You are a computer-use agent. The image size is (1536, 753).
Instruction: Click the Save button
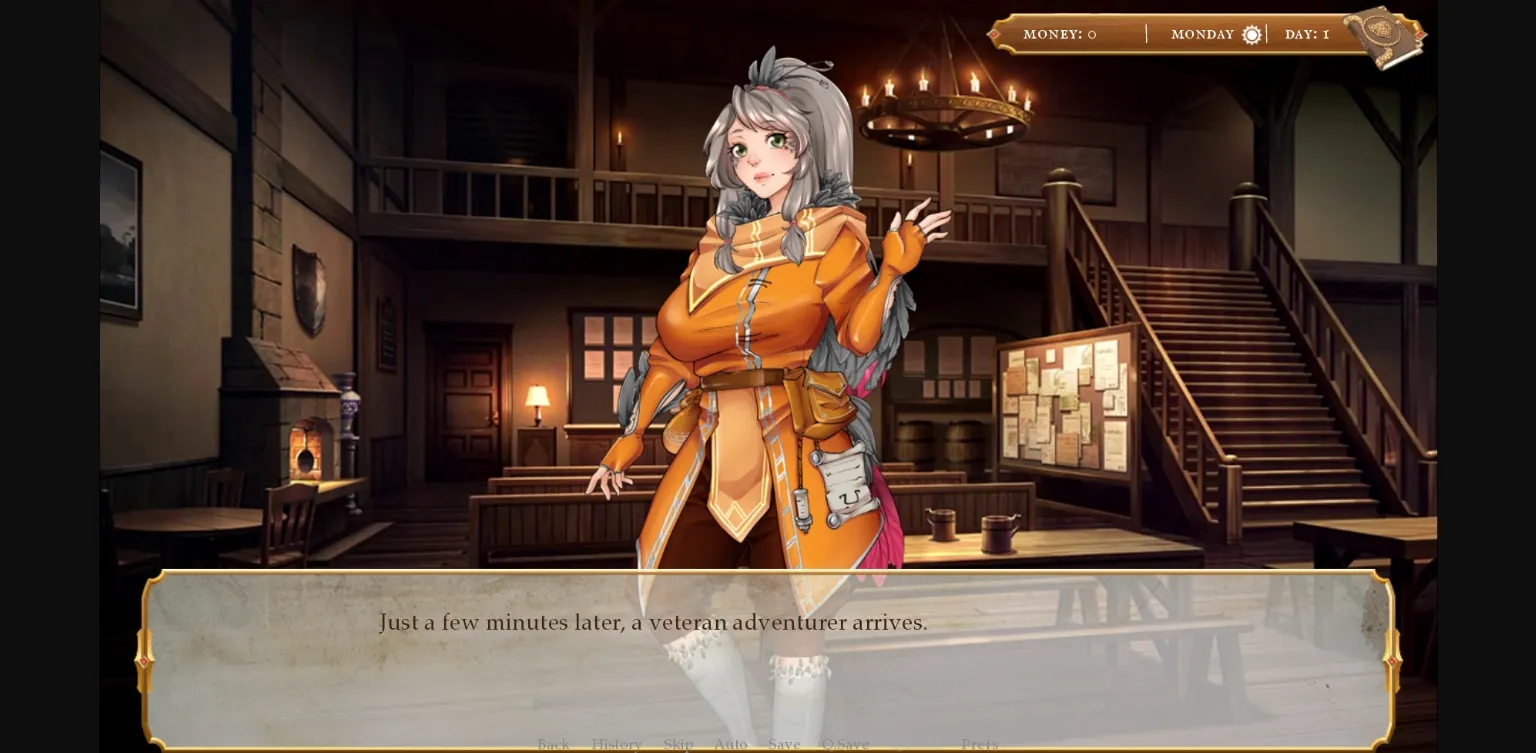click(x=784, y=744)
